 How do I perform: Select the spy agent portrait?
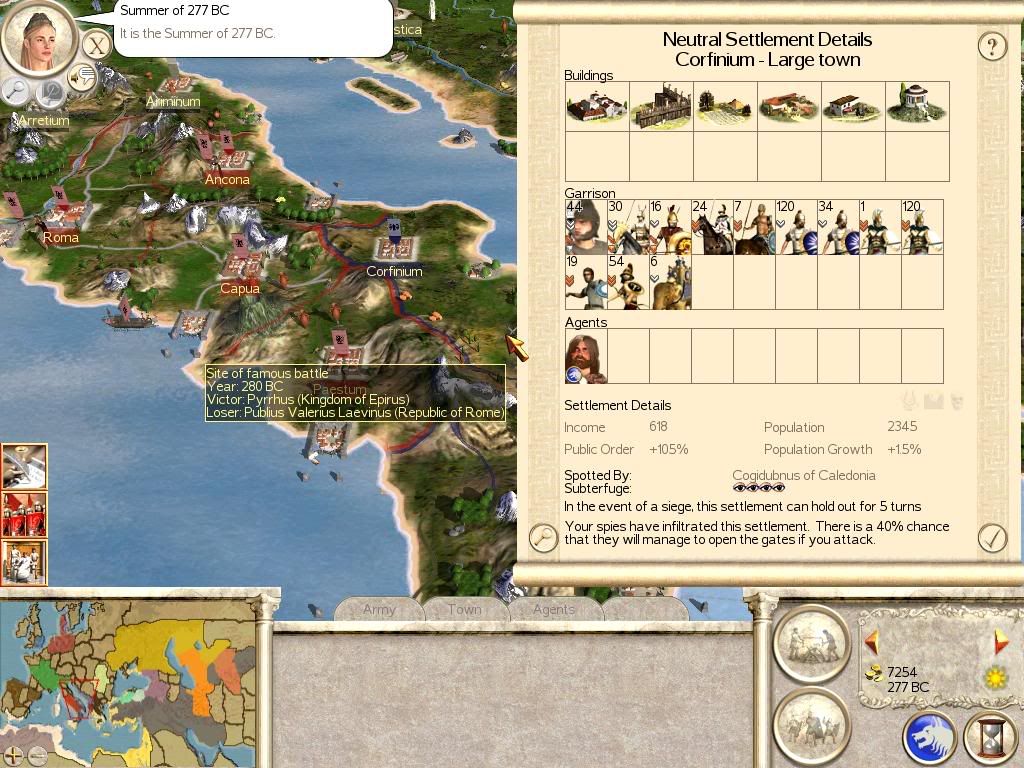586,357
